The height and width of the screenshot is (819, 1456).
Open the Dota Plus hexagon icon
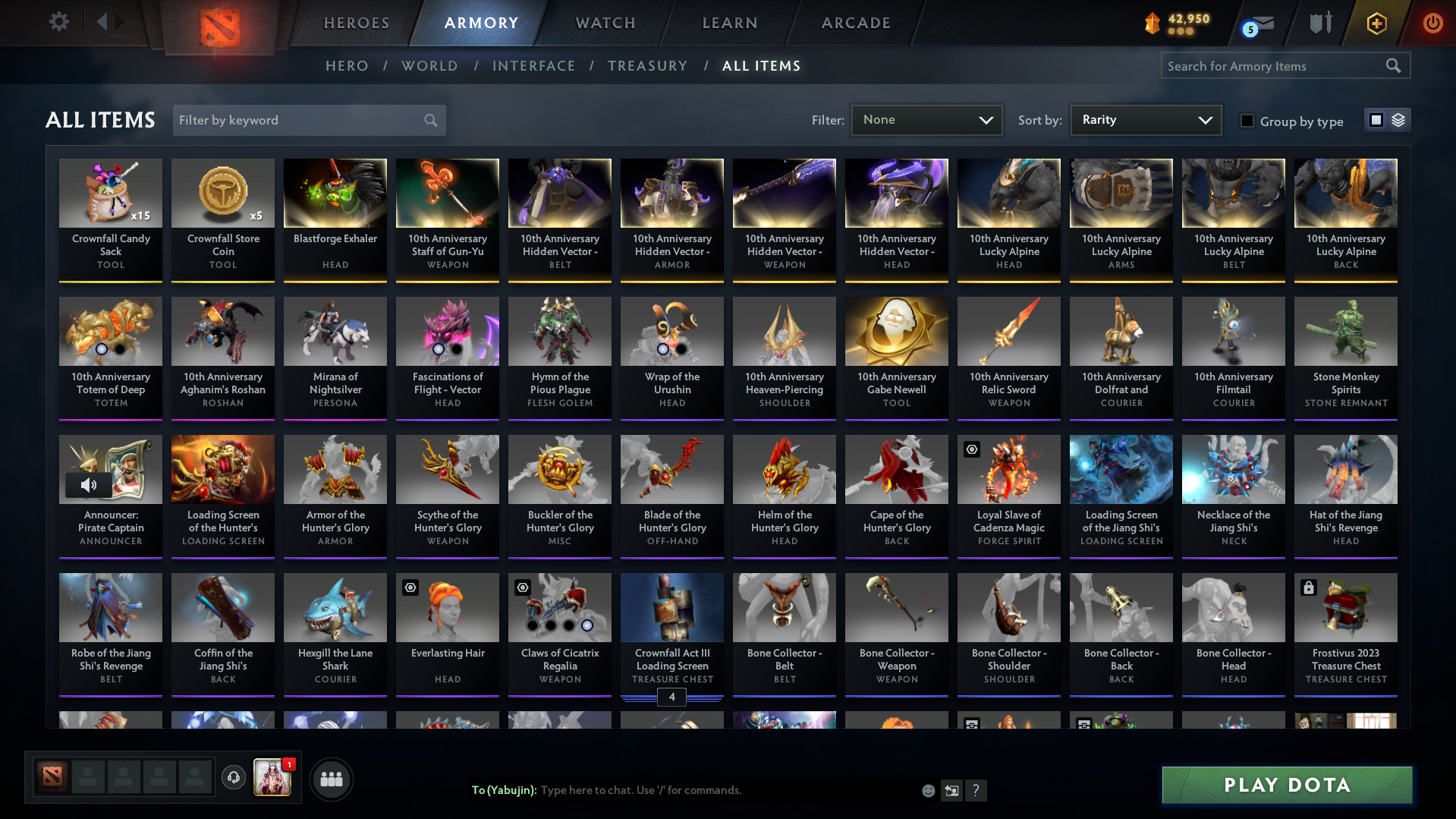(1376, 24)
